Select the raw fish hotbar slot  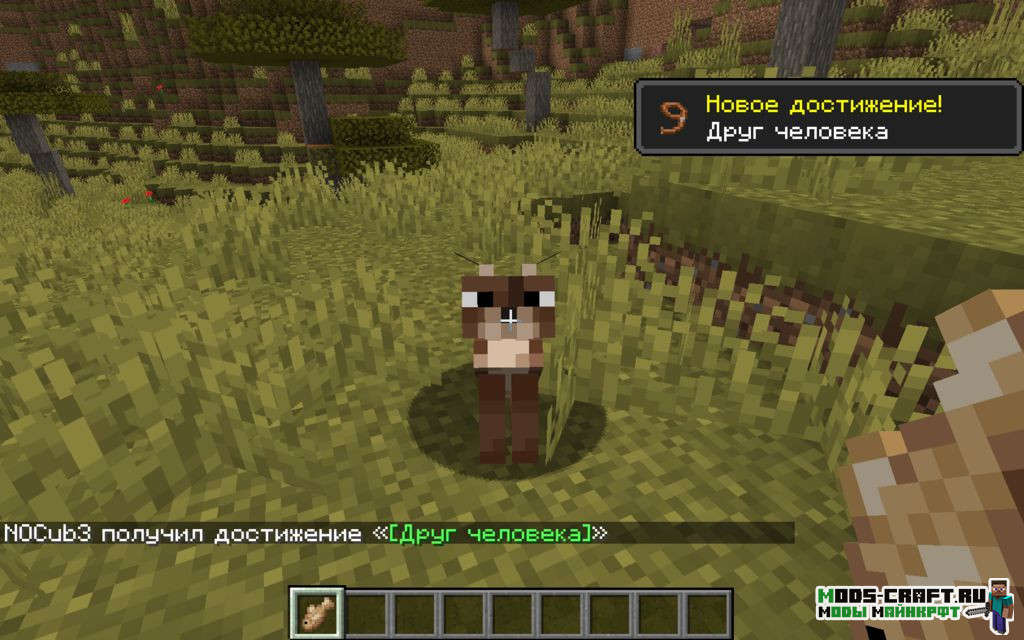317,609
